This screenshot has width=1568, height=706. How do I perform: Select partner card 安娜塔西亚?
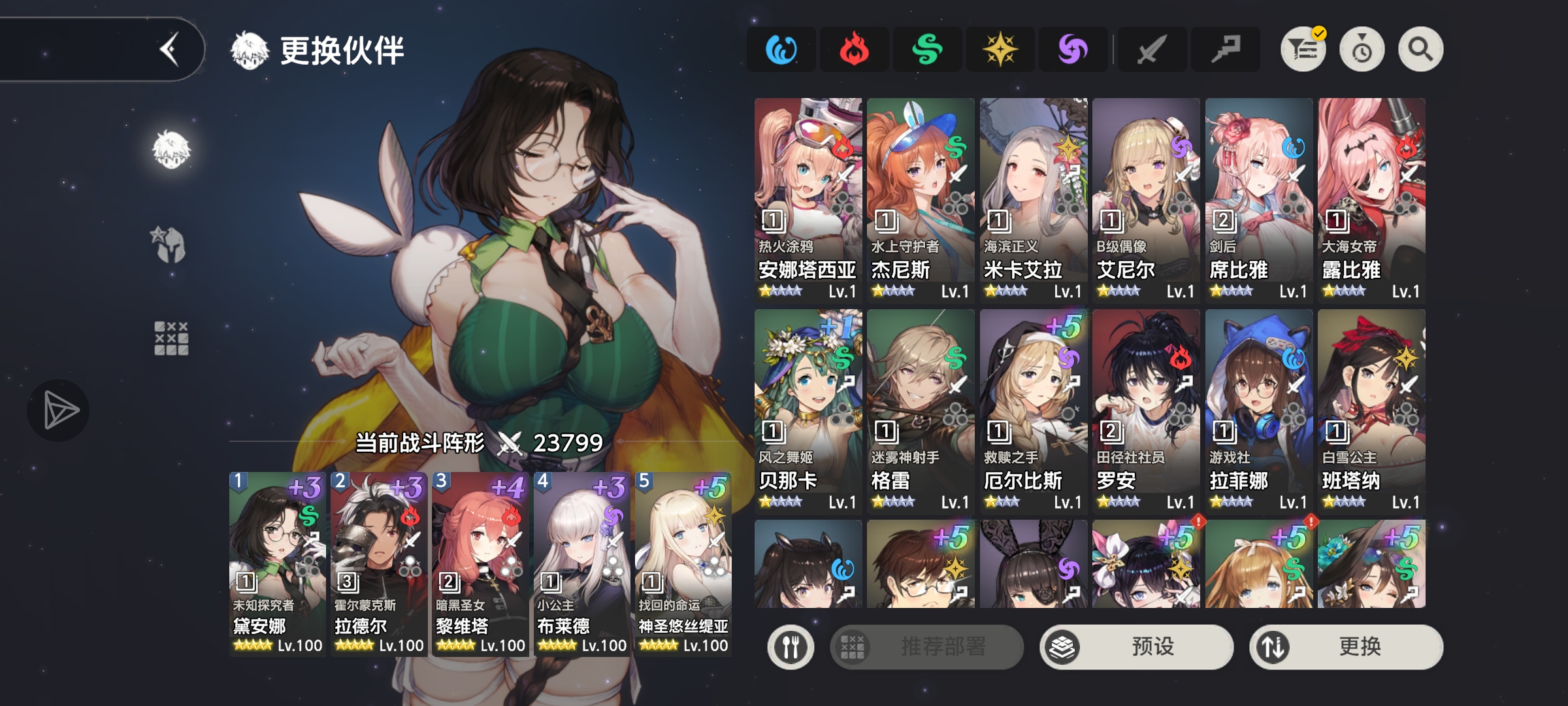(808, 199)
